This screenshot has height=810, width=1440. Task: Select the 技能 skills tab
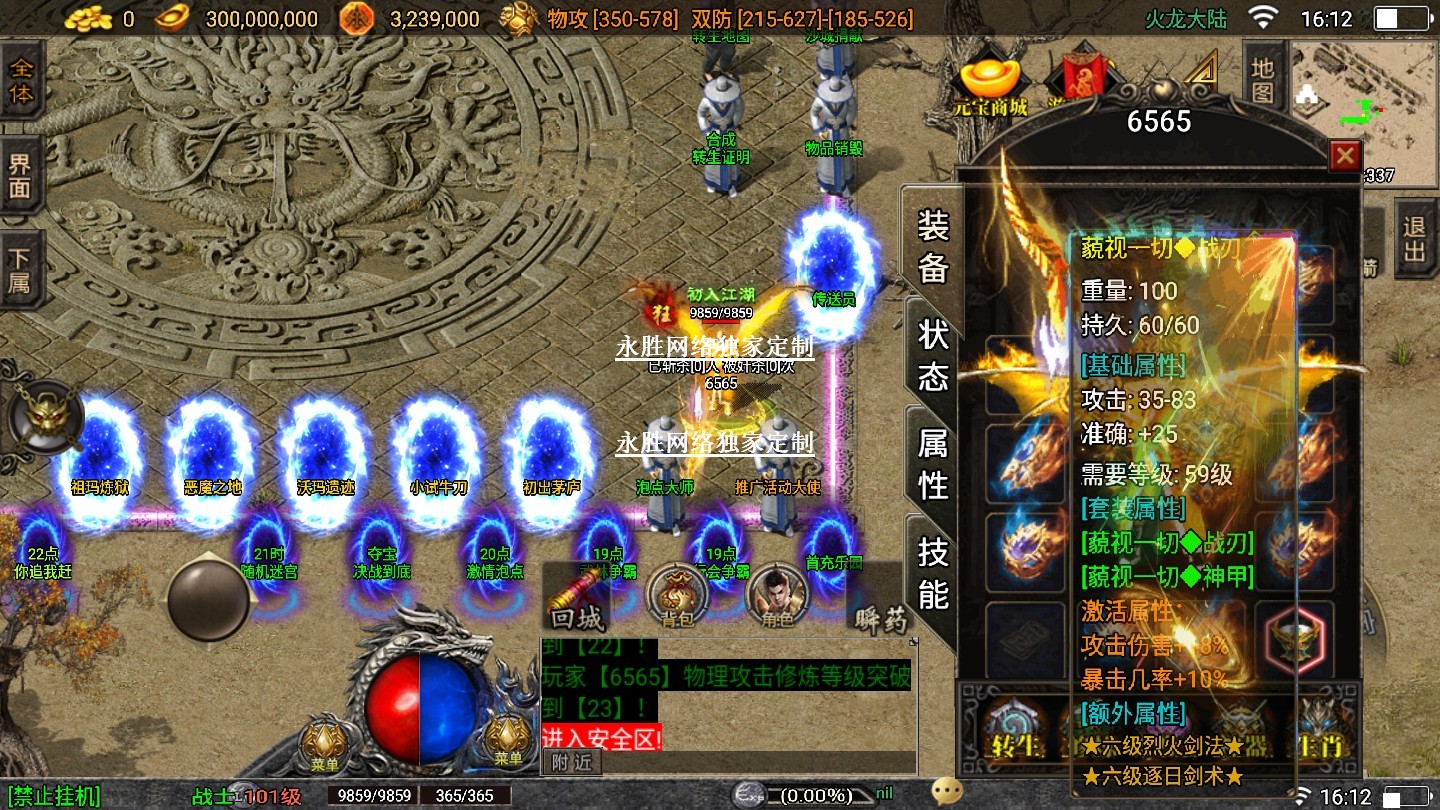pos(932,571)
